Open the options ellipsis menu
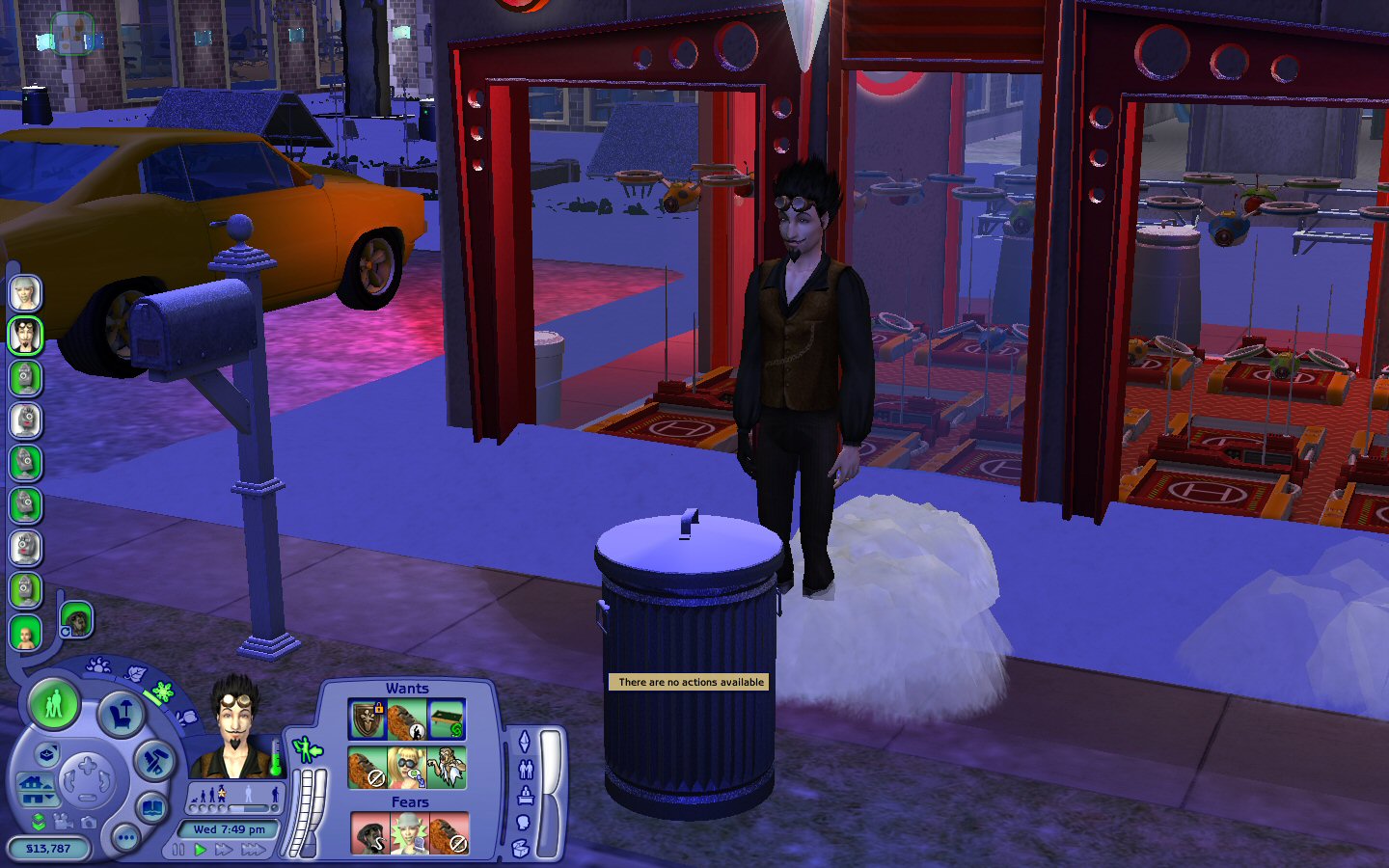Viewport: 1389px width, 868px height. coord(125,838)
